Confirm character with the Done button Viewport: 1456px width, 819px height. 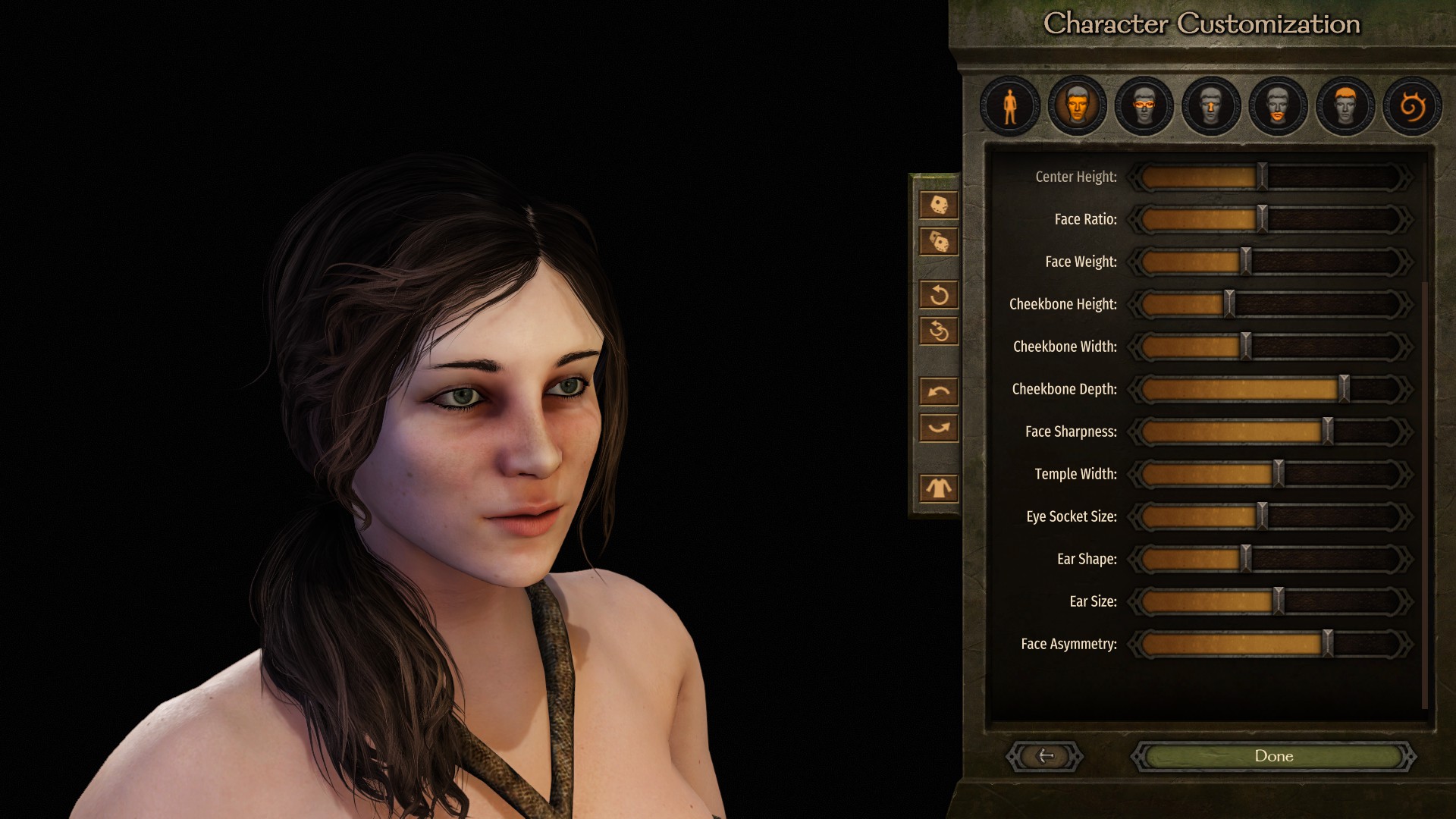coord(1273,756)
